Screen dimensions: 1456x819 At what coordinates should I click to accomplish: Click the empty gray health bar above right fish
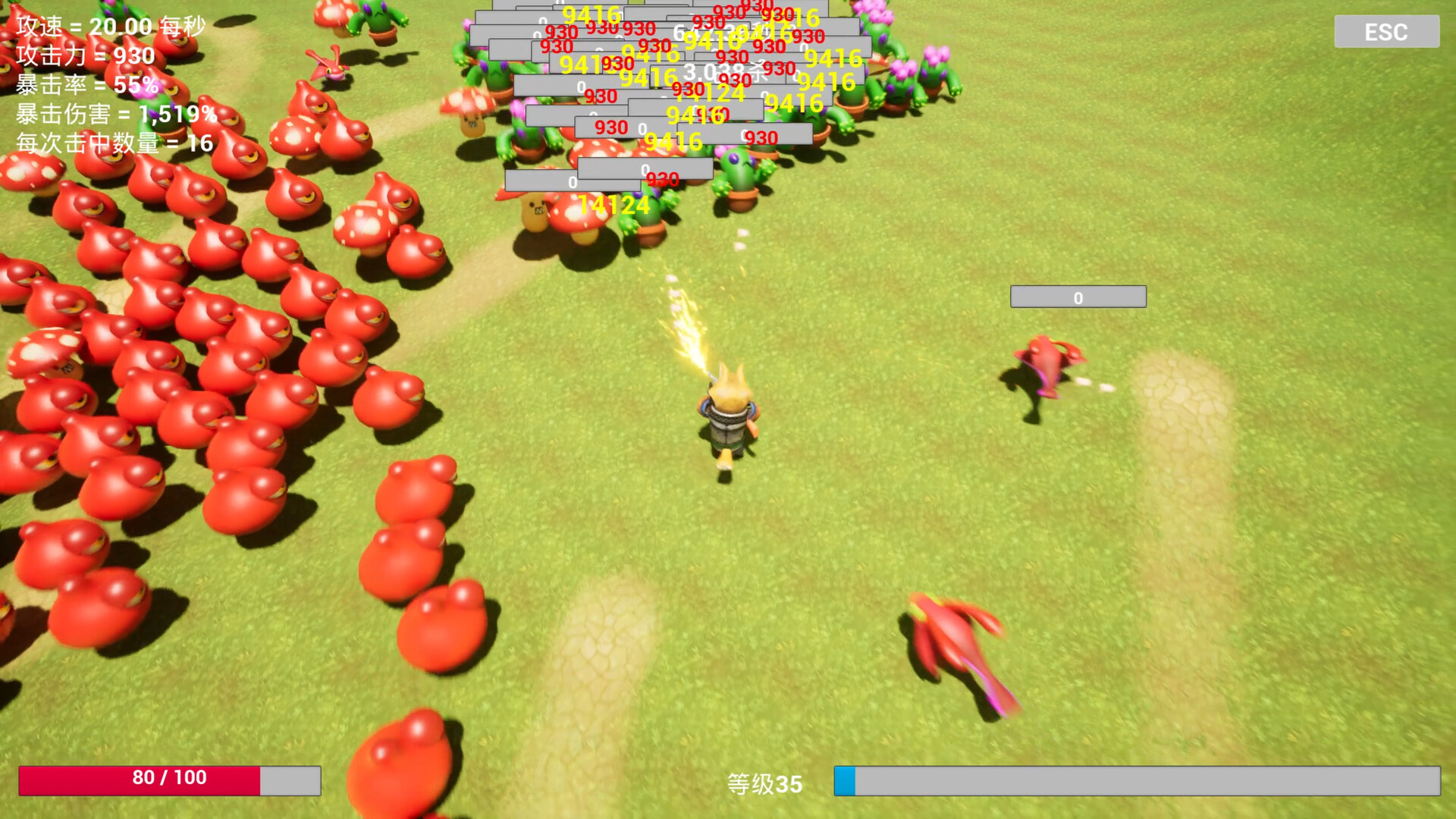tap(1077, 297)
